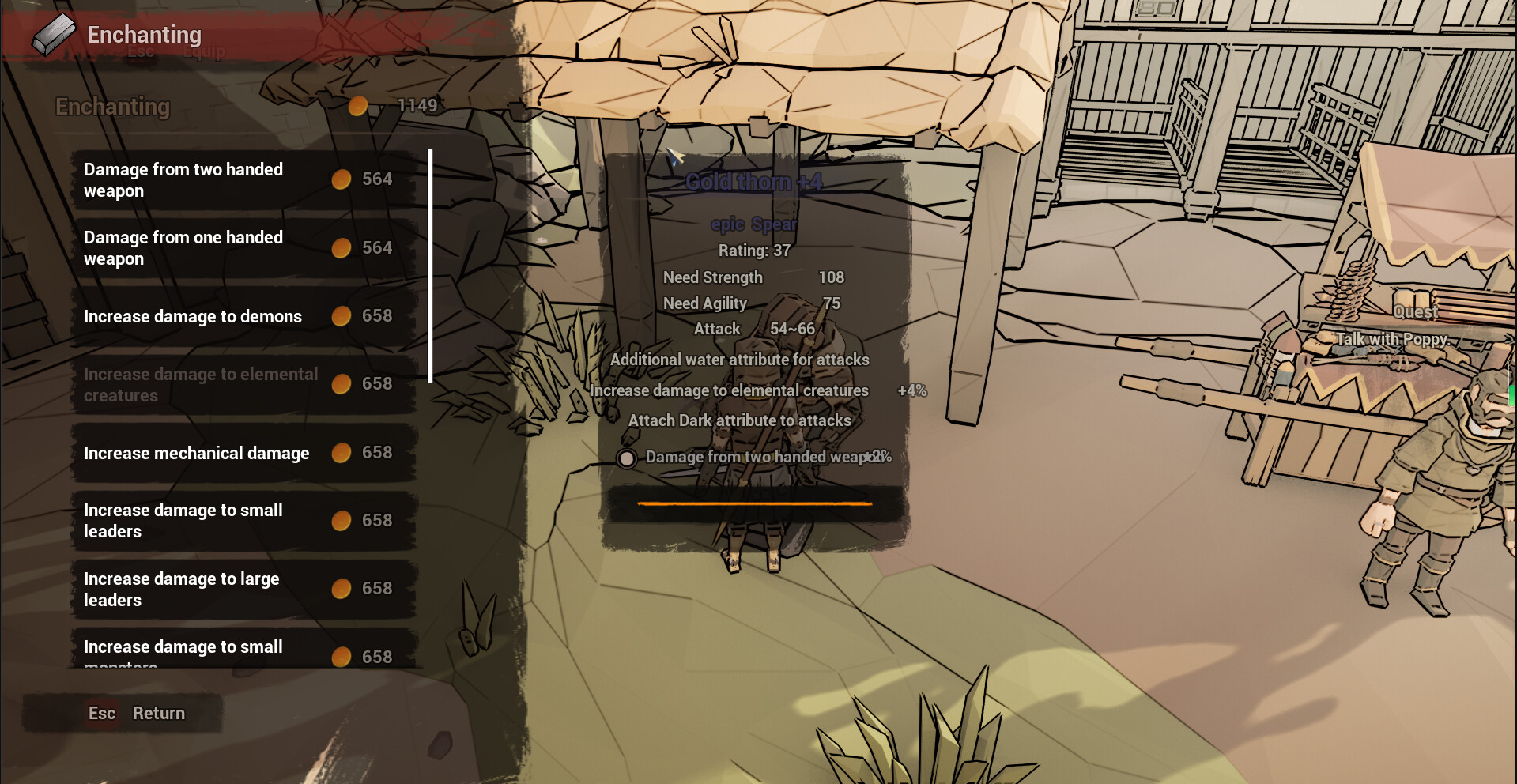Click the orange progress bar under Gold thorn tooltip

tap(755, 503)
